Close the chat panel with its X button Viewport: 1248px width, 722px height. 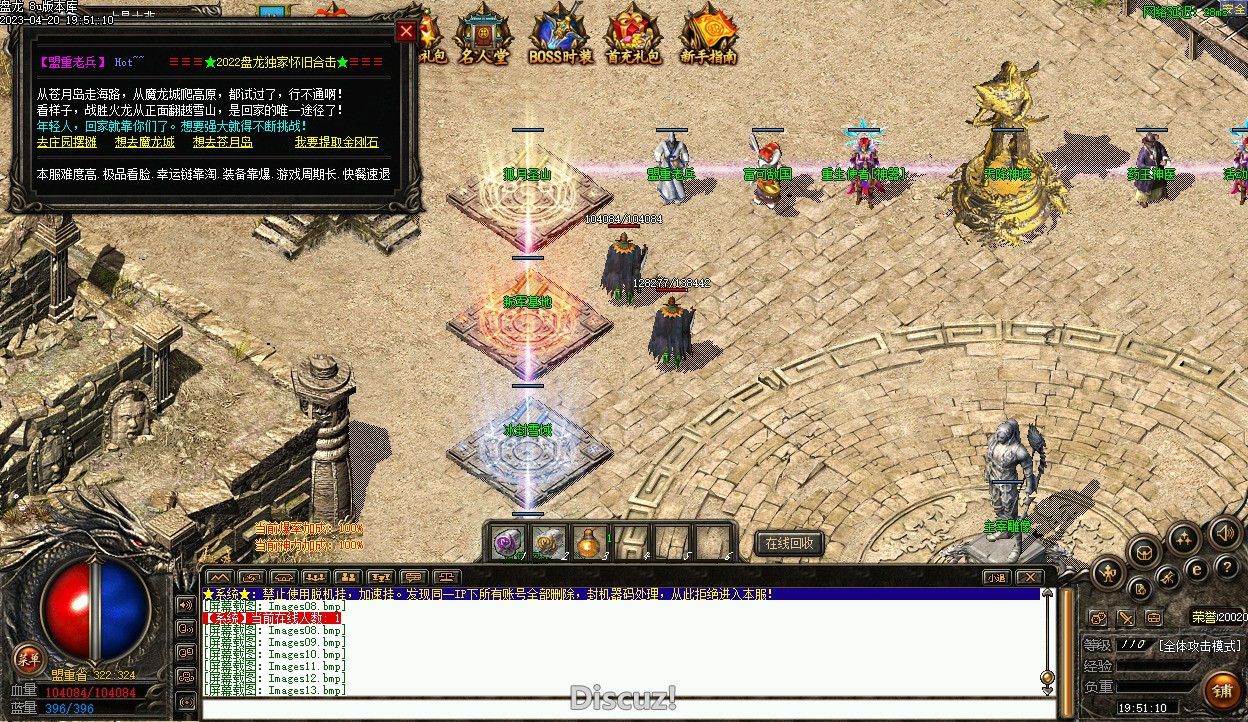pyautogui.click(x=1028, y=577)
